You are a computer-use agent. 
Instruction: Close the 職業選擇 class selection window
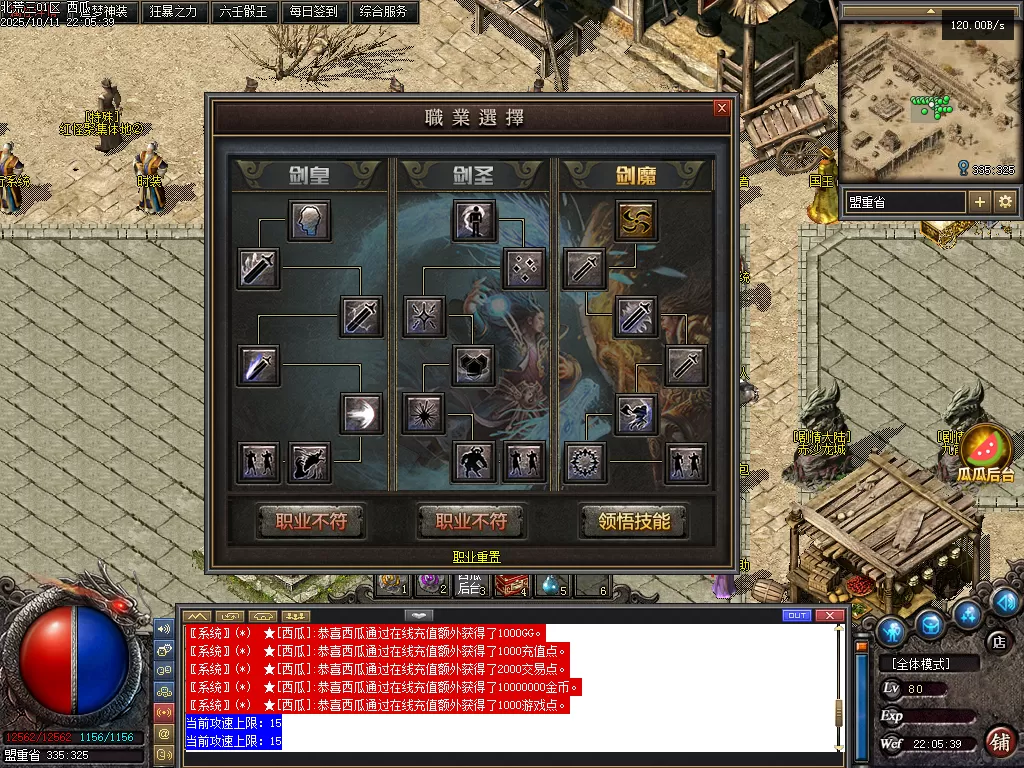pos(722,108)
